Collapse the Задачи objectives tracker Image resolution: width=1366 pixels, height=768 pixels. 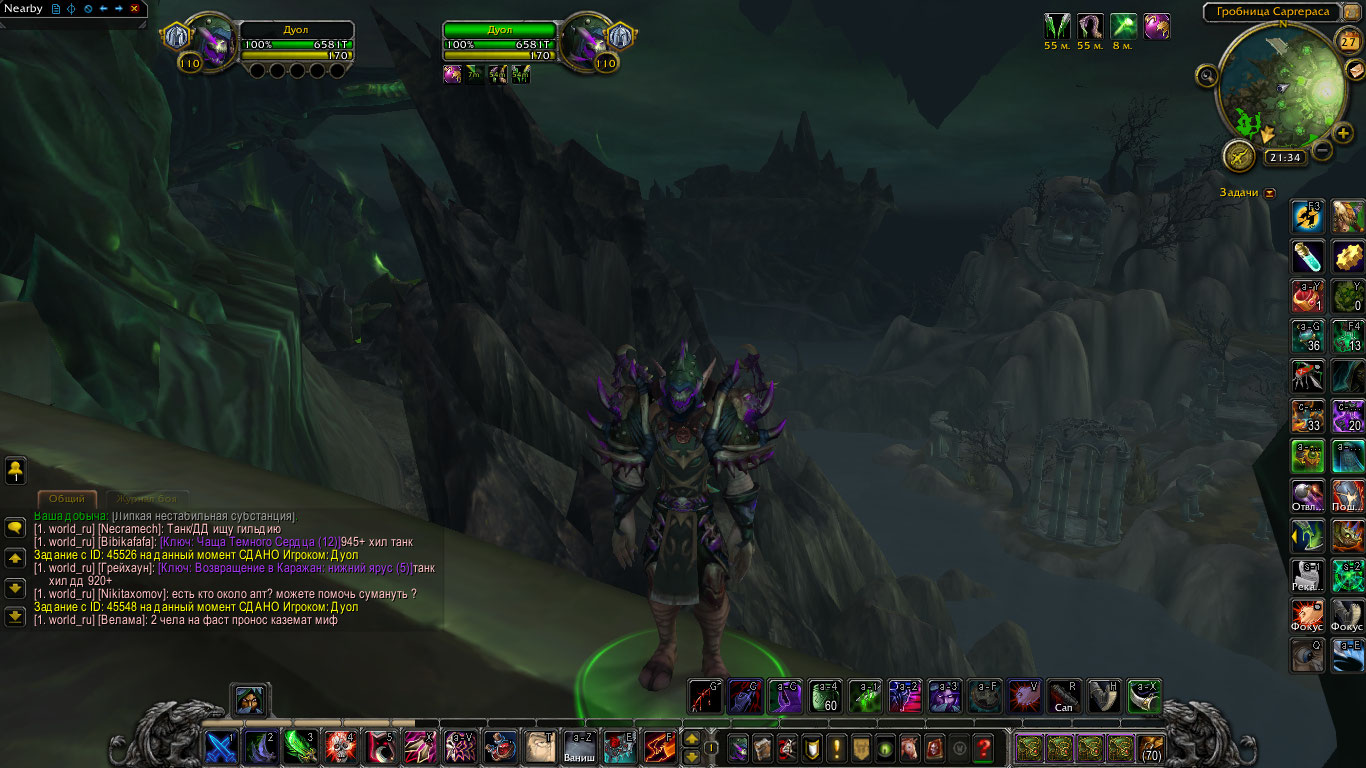tap(1270, 193)
